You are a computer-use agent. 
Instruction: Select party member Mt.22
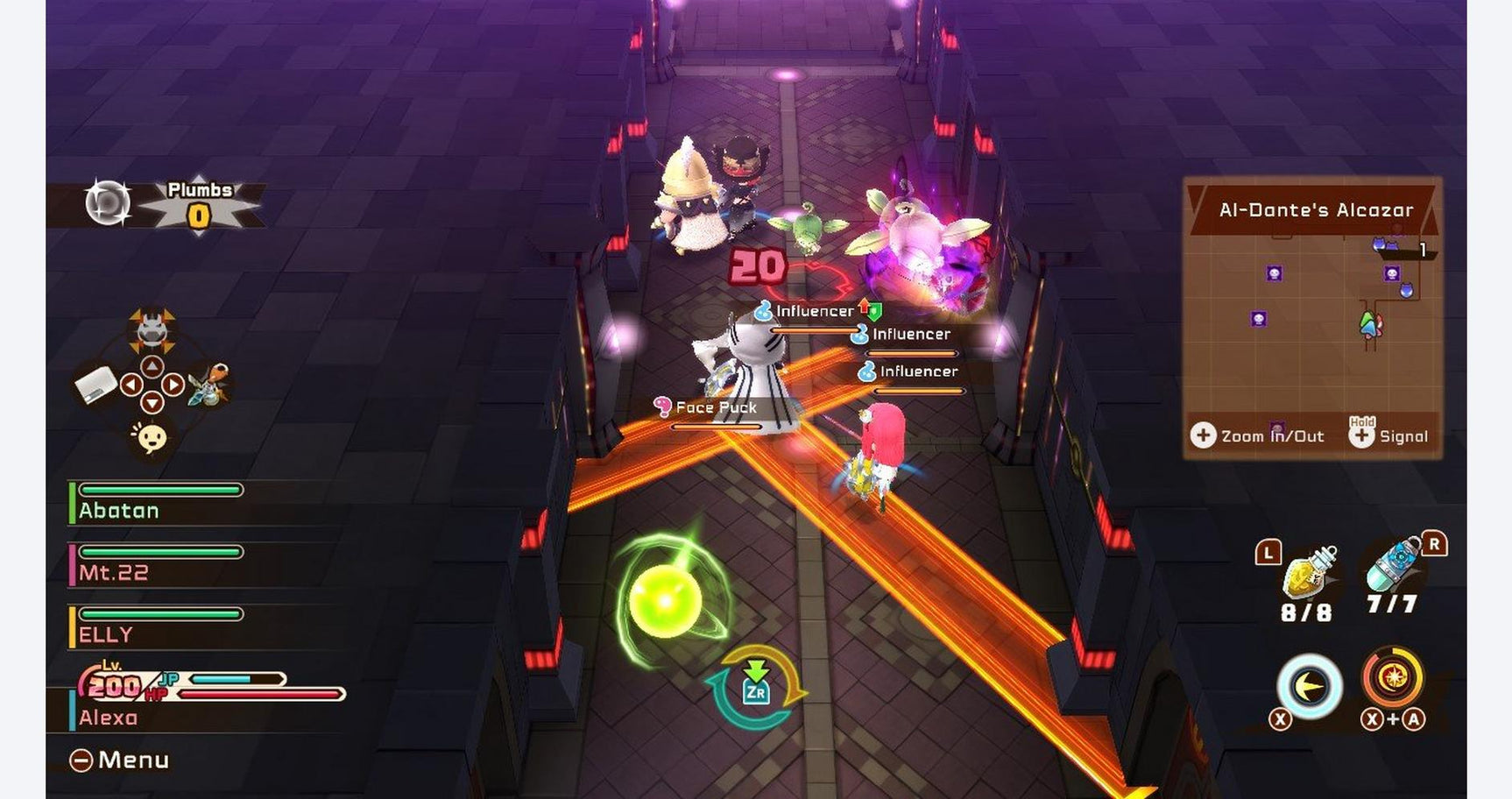(159, 564)
